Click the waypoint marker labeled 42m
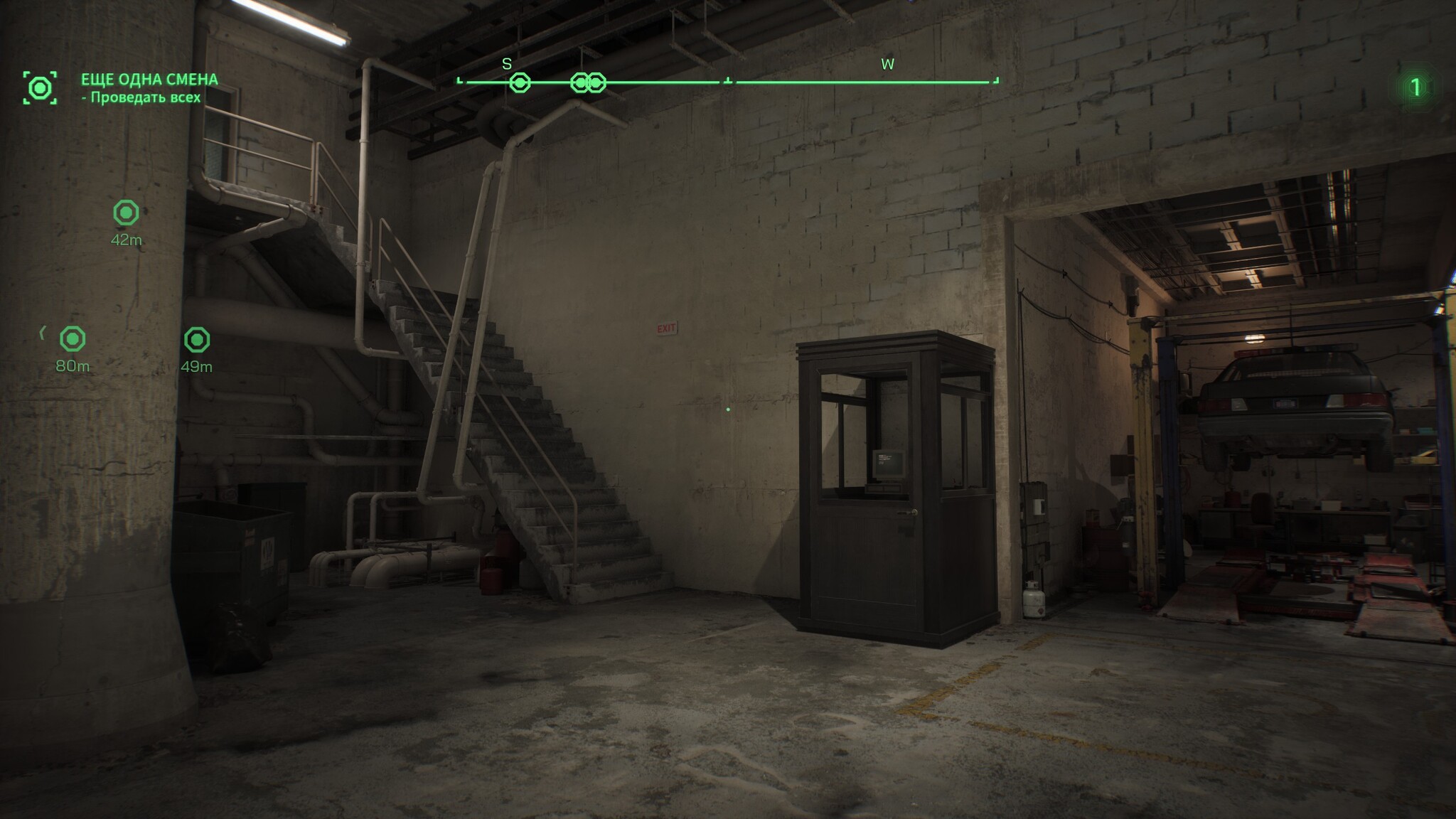 coord(126,213)
